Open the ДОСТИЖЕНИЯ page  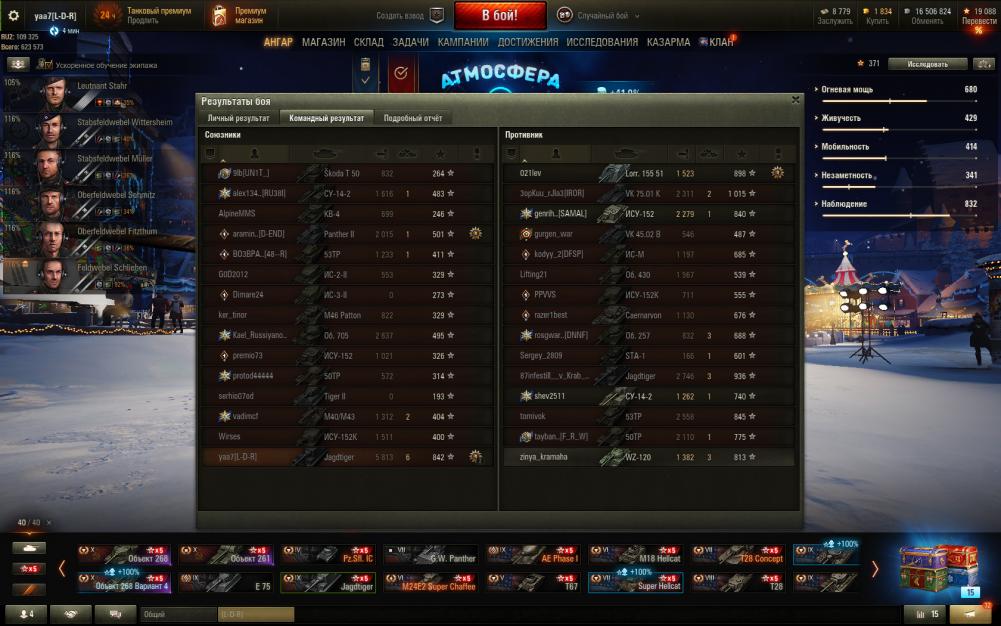528,43
